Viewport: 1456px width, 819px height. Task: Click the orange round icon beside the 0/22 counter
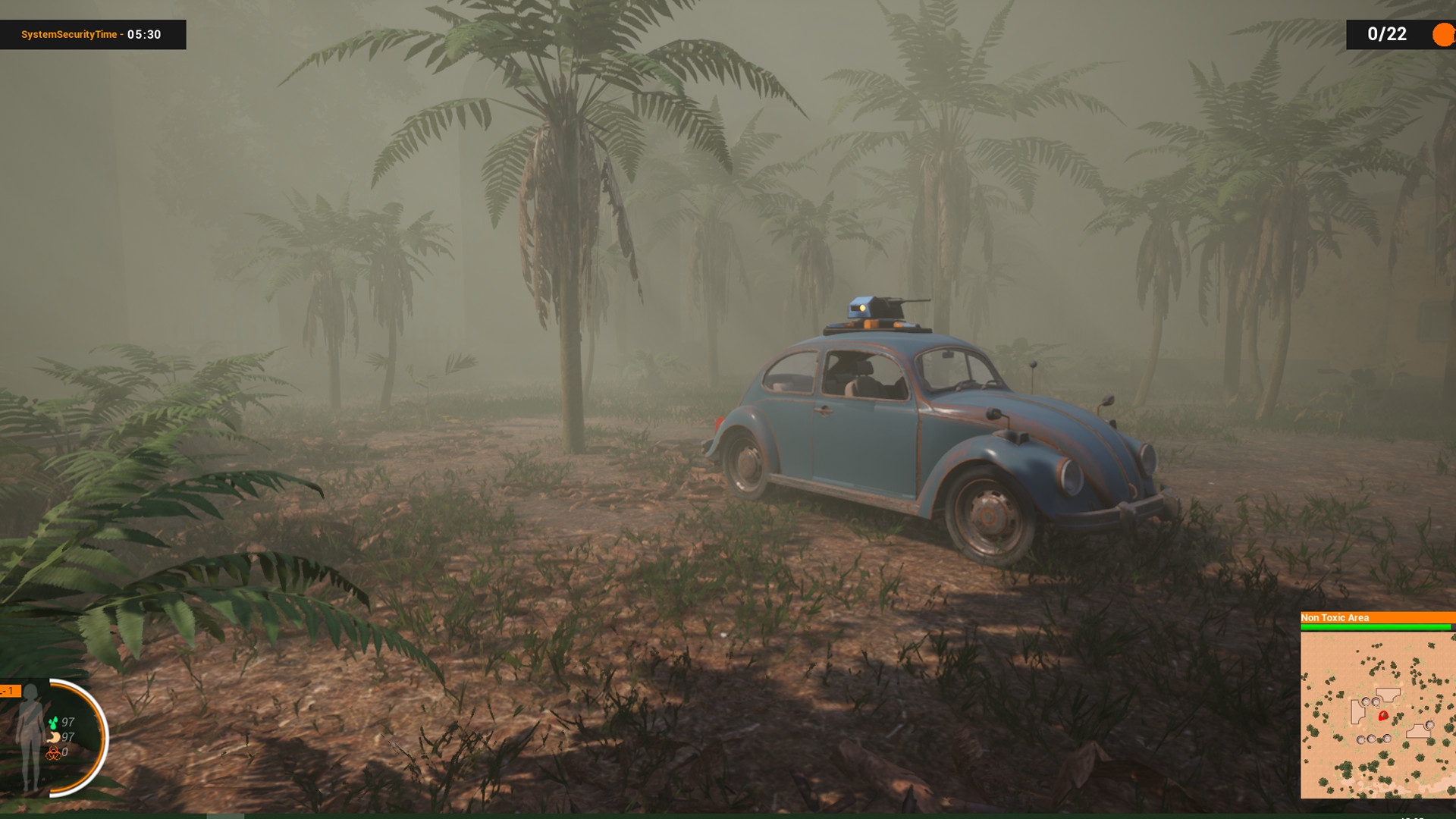[x=1442, y=35]
